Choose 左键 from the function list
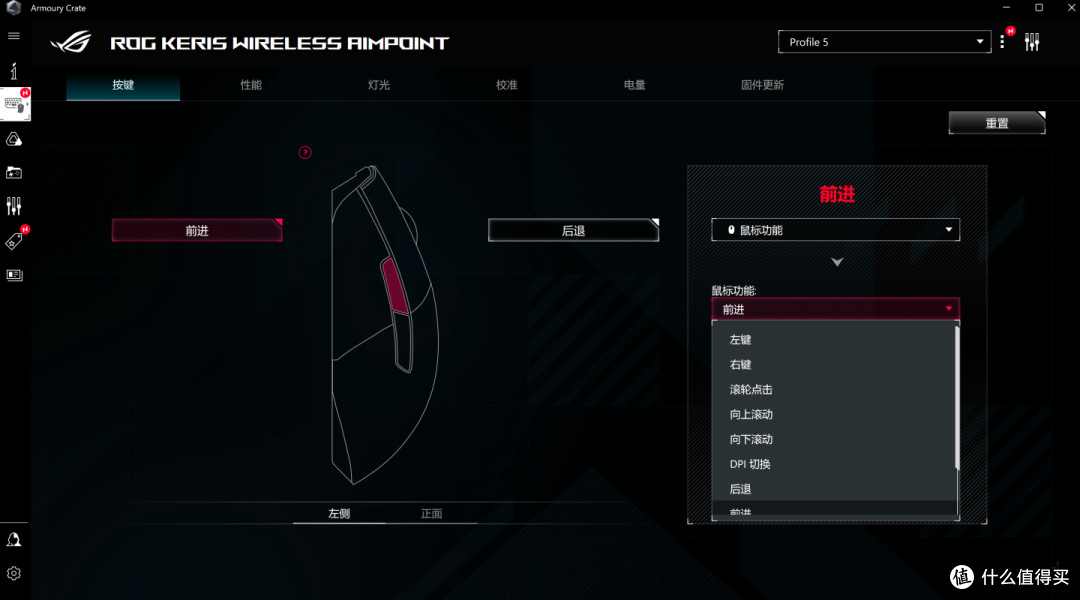The image size is (1080, 600). [x=741, y=340]
